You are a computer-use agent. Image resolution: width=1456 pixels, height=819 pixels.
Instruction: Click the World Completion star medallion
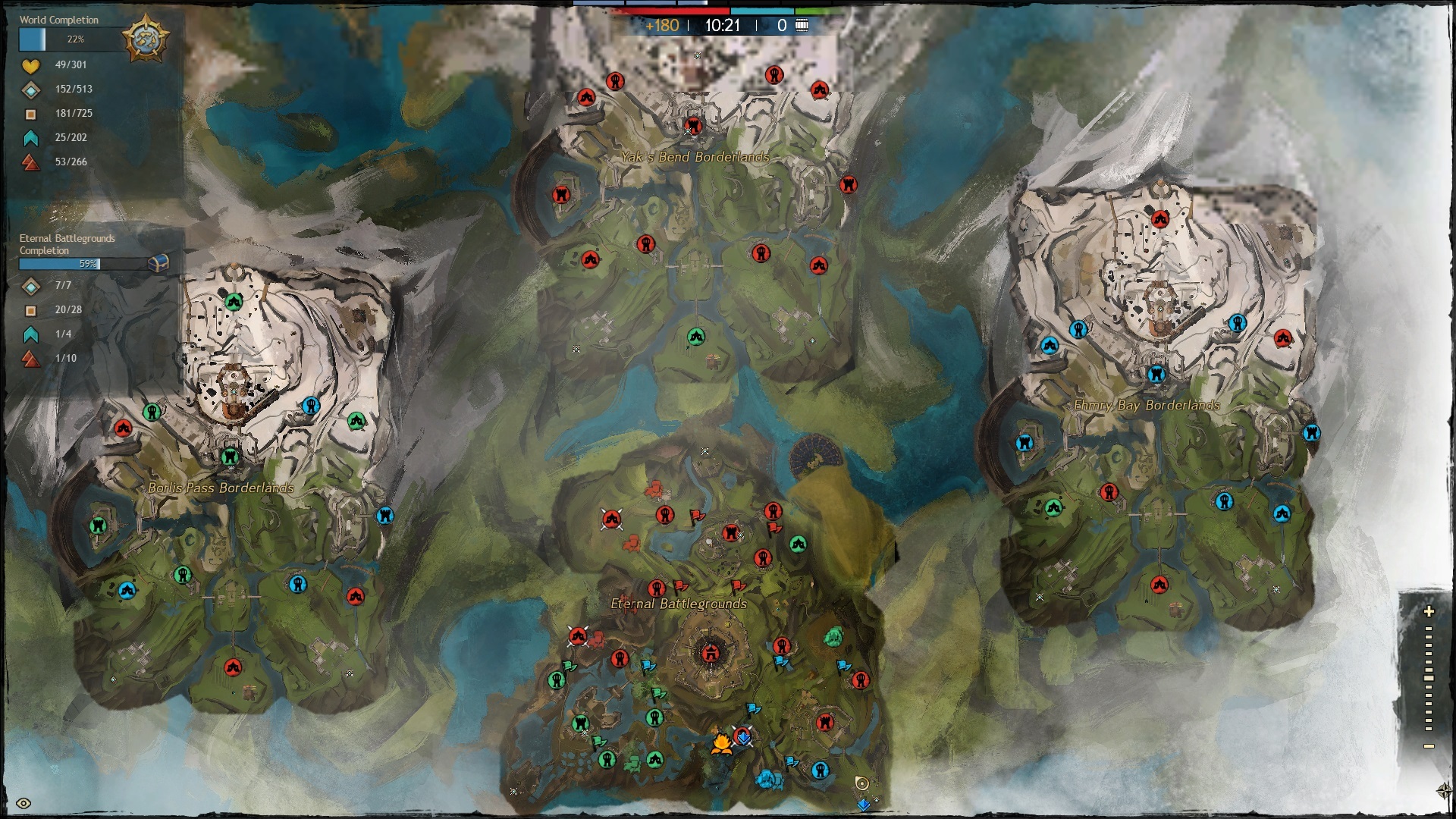point(145,39)
